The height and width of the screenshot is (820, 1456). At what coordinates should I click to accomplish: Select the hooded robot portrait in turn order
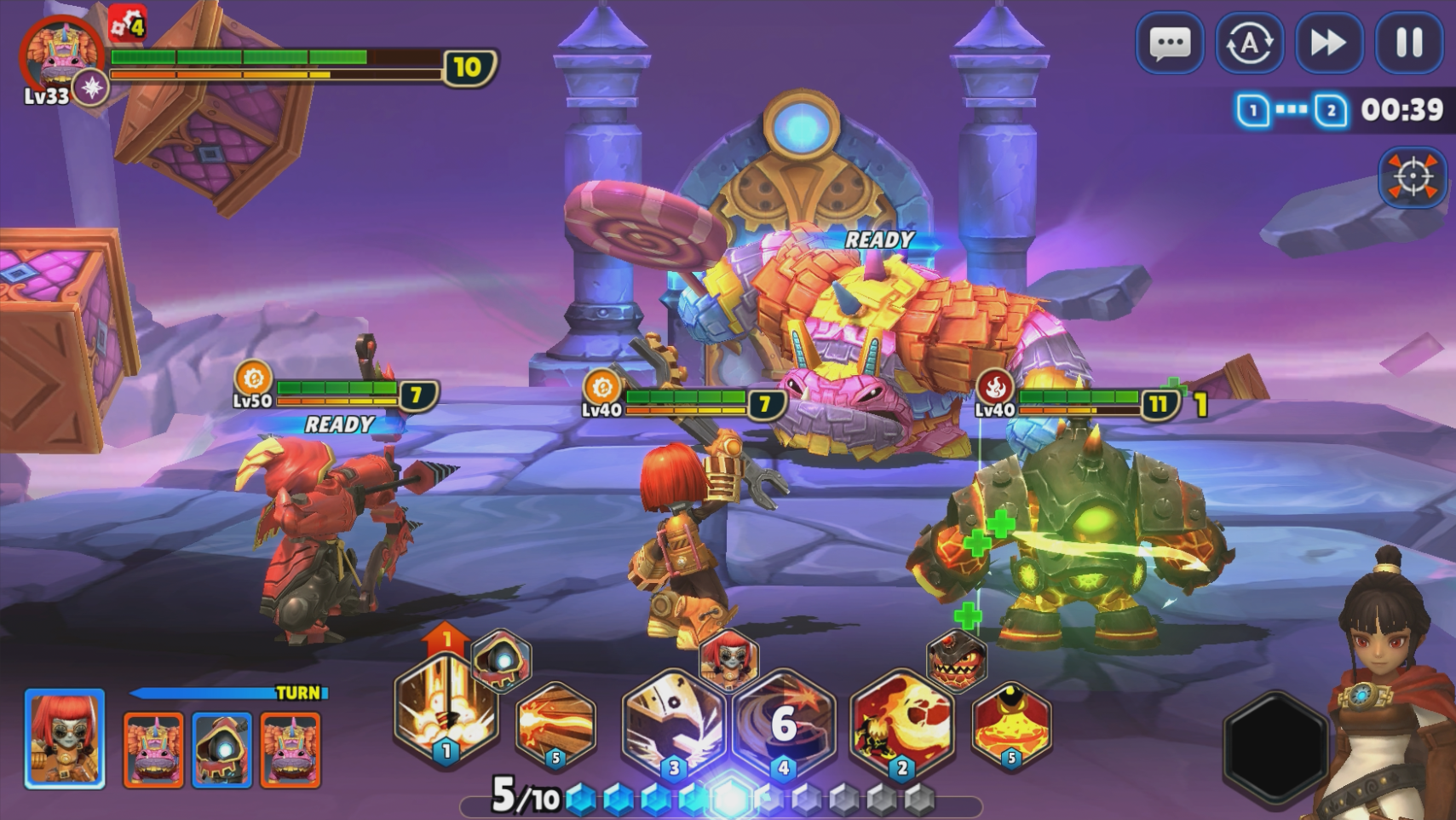coord(222,749)
